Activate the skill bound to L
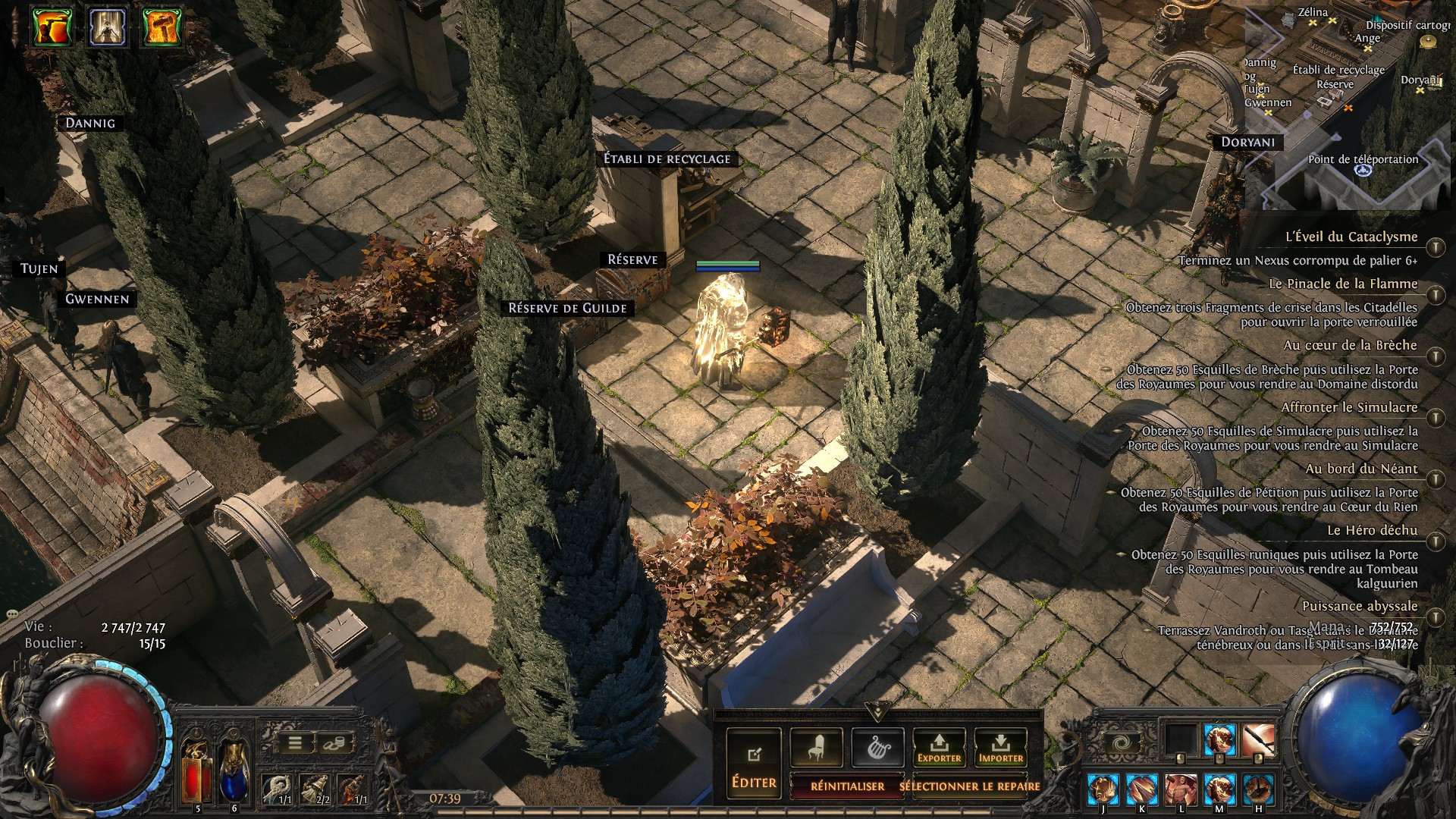Image resolution: width=1456 pixels, height=819 pixels. point(1181,789)
